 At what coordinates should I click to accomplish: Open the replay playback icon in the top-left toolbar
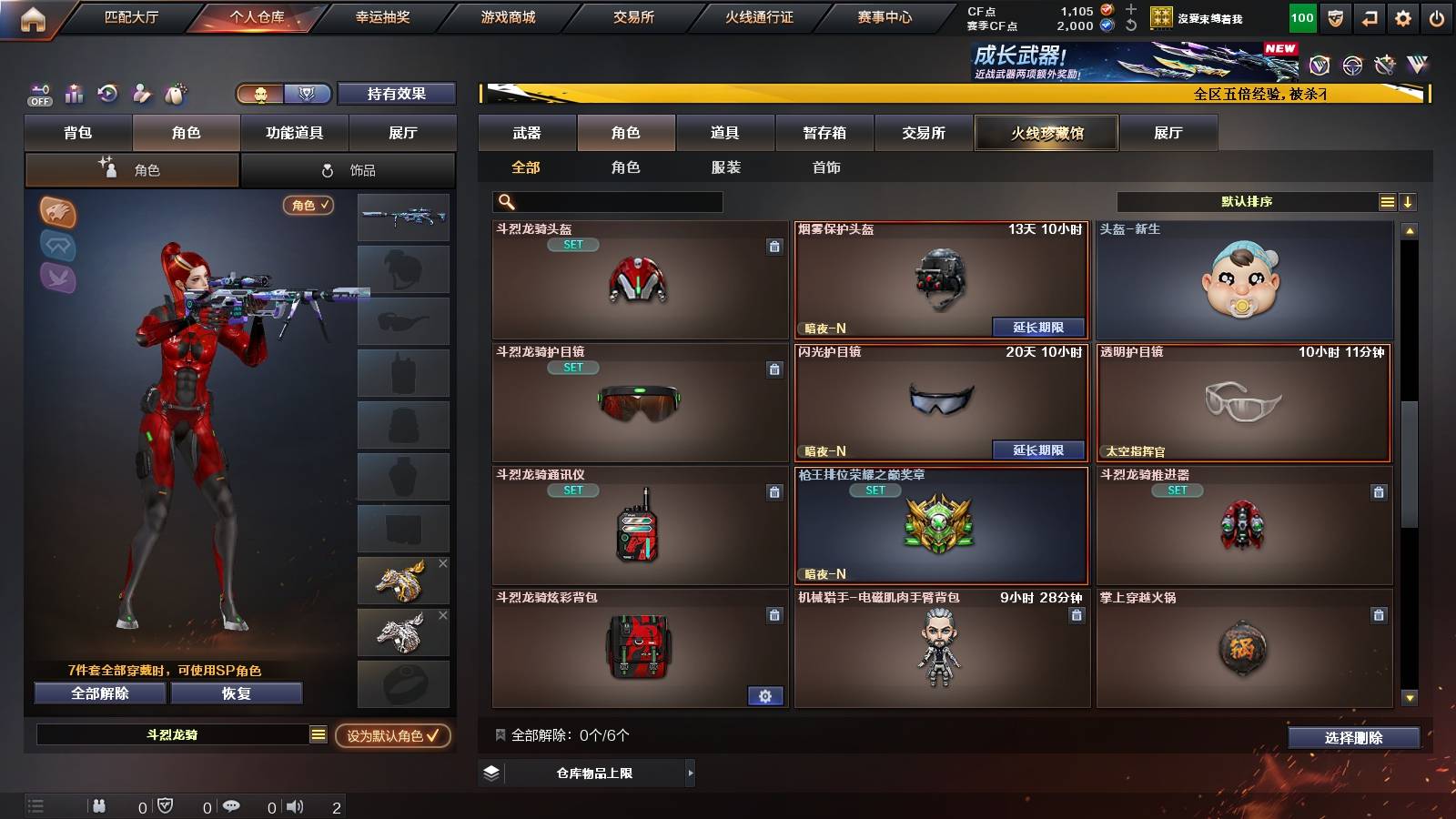pyautogui.click(x=106, y=94)
